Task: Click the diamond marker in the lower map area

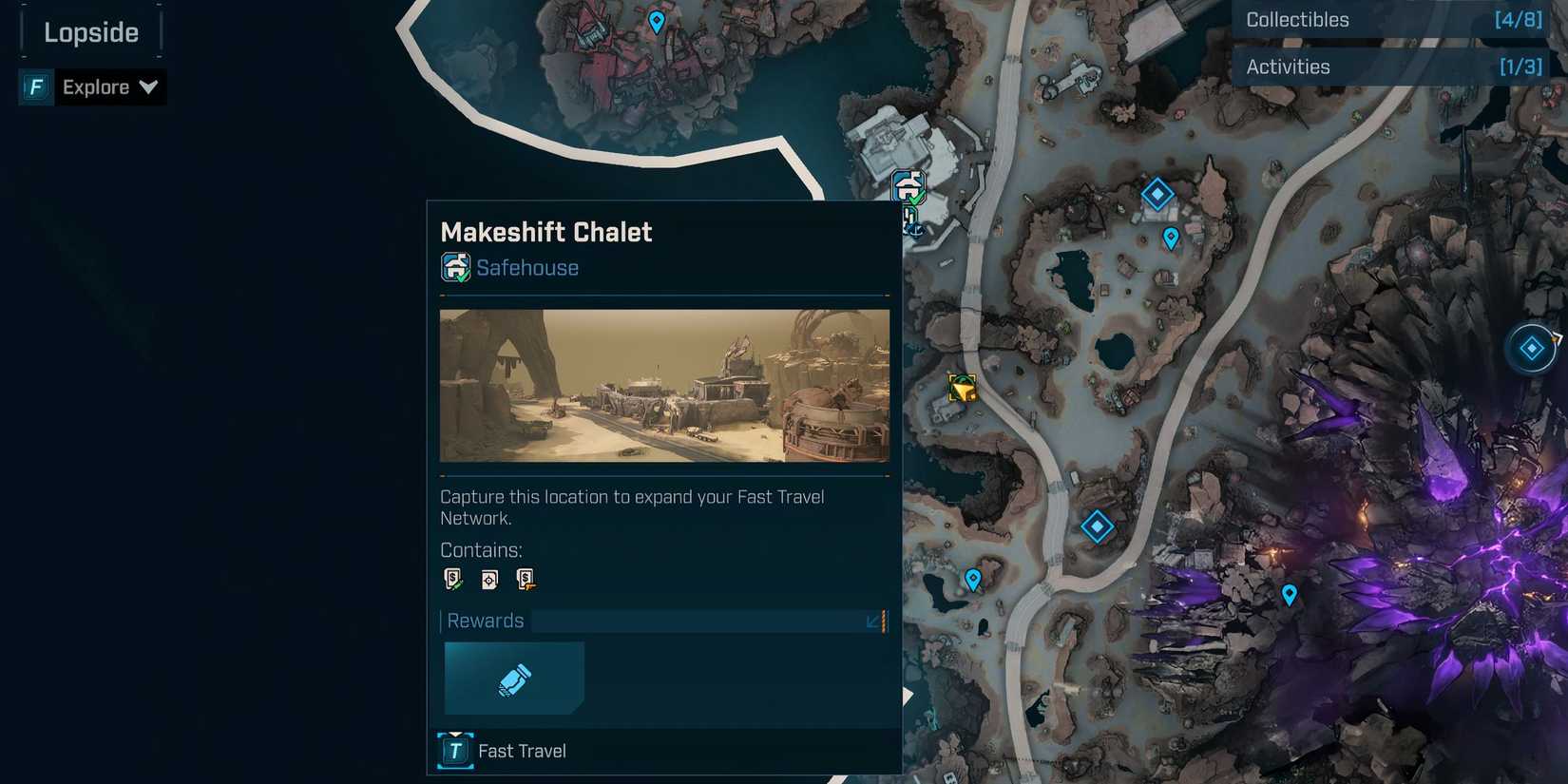Action: click(x=1097, y=525)
